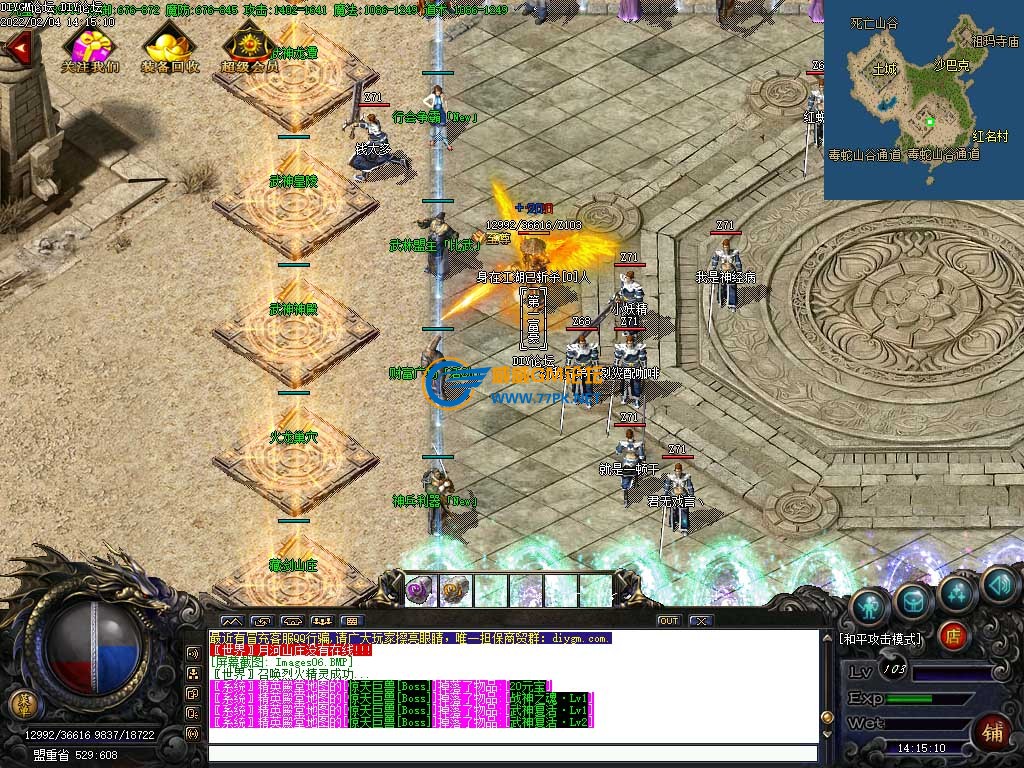1024x768 pixels.
Task: Switch the 和平攻击模式 attack mode
Action: [880, 638]
